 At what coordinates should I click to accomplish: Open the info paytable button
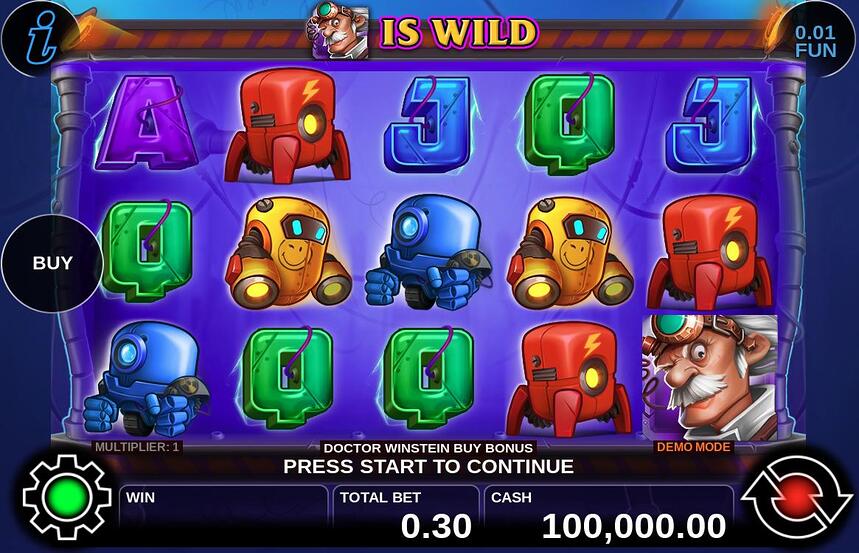(34, 35)
